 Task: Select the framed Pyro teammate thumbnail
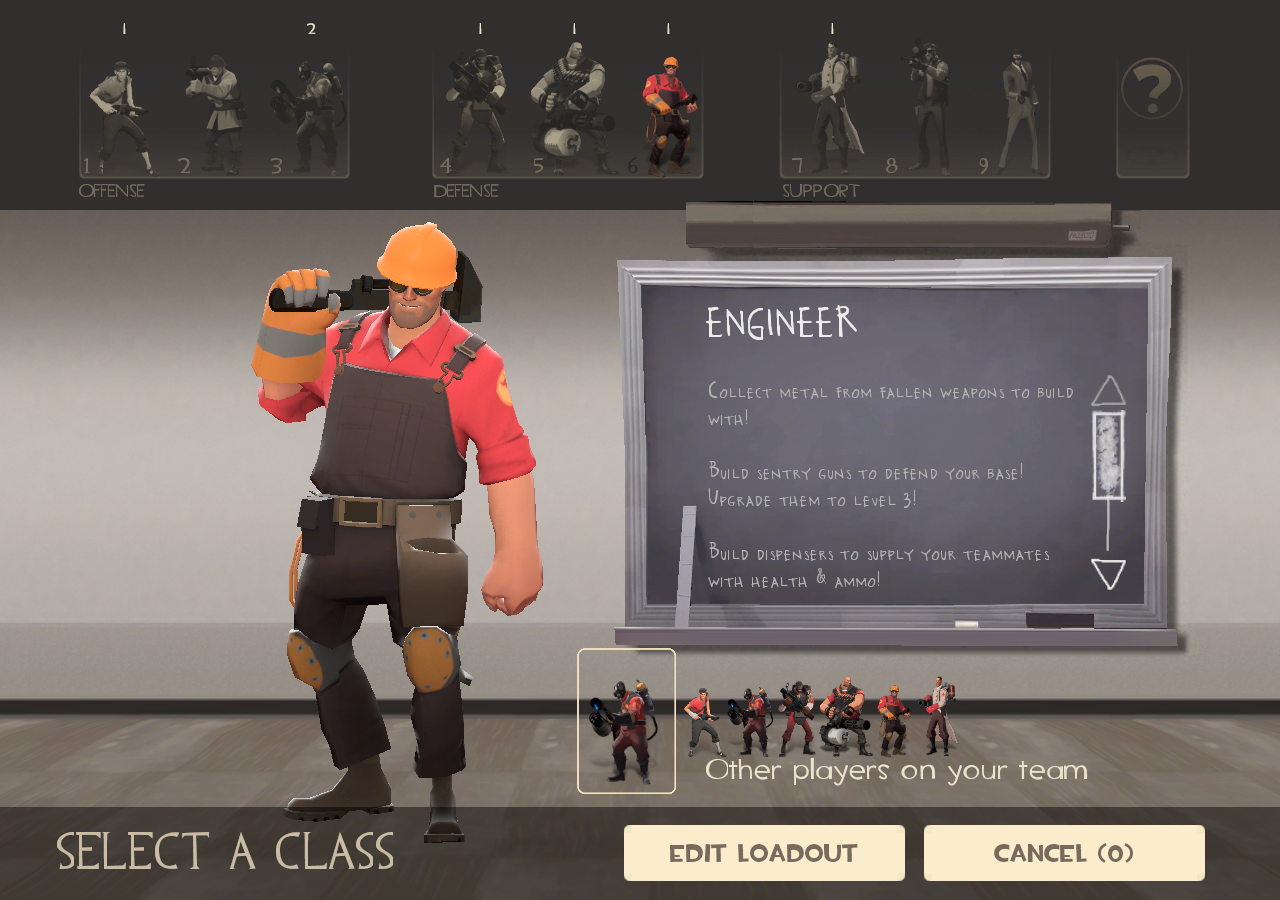(x=626, y=720)
